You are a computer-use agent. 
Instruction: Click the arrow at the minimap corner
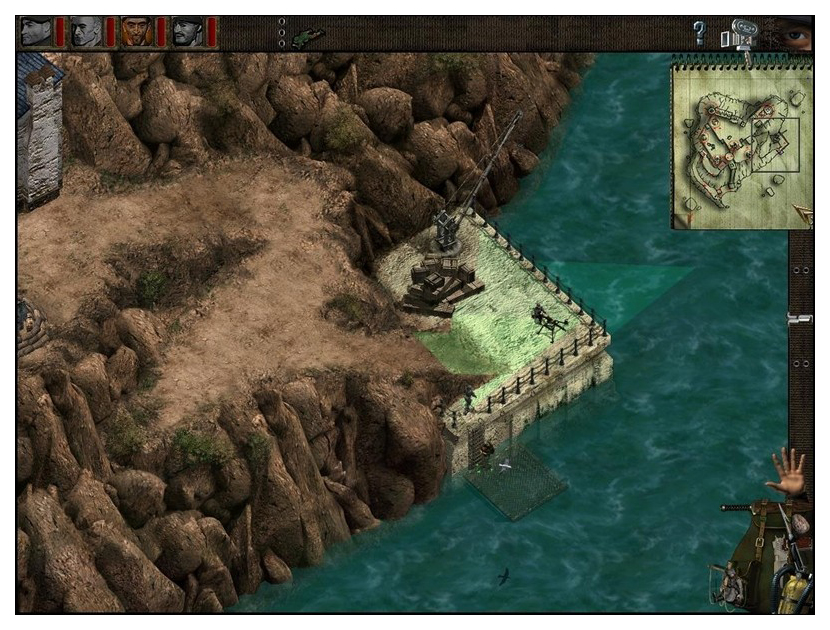coord(802,212)
